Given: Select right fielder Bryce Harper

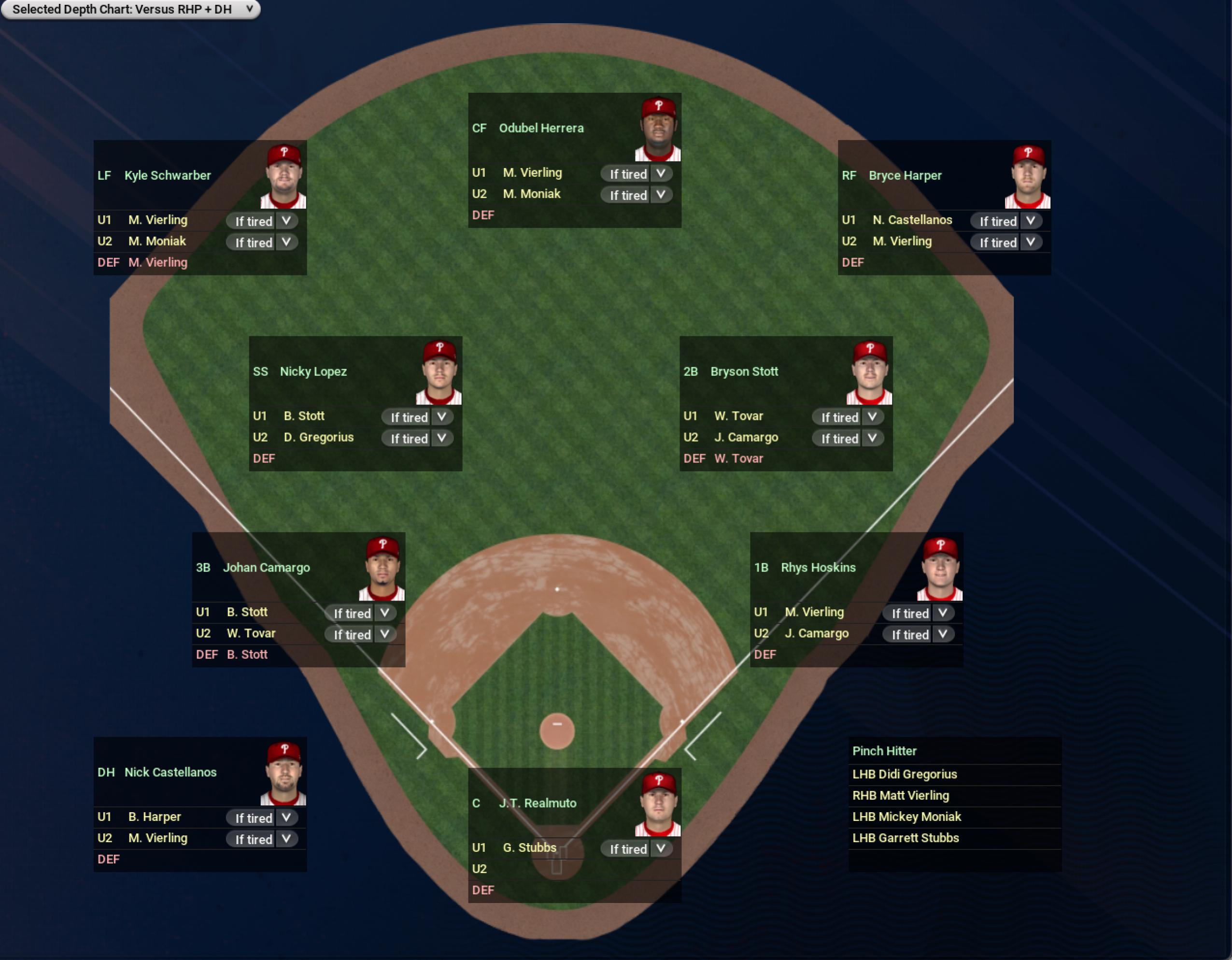Looking at the screenshot, I should coord(905,175).
